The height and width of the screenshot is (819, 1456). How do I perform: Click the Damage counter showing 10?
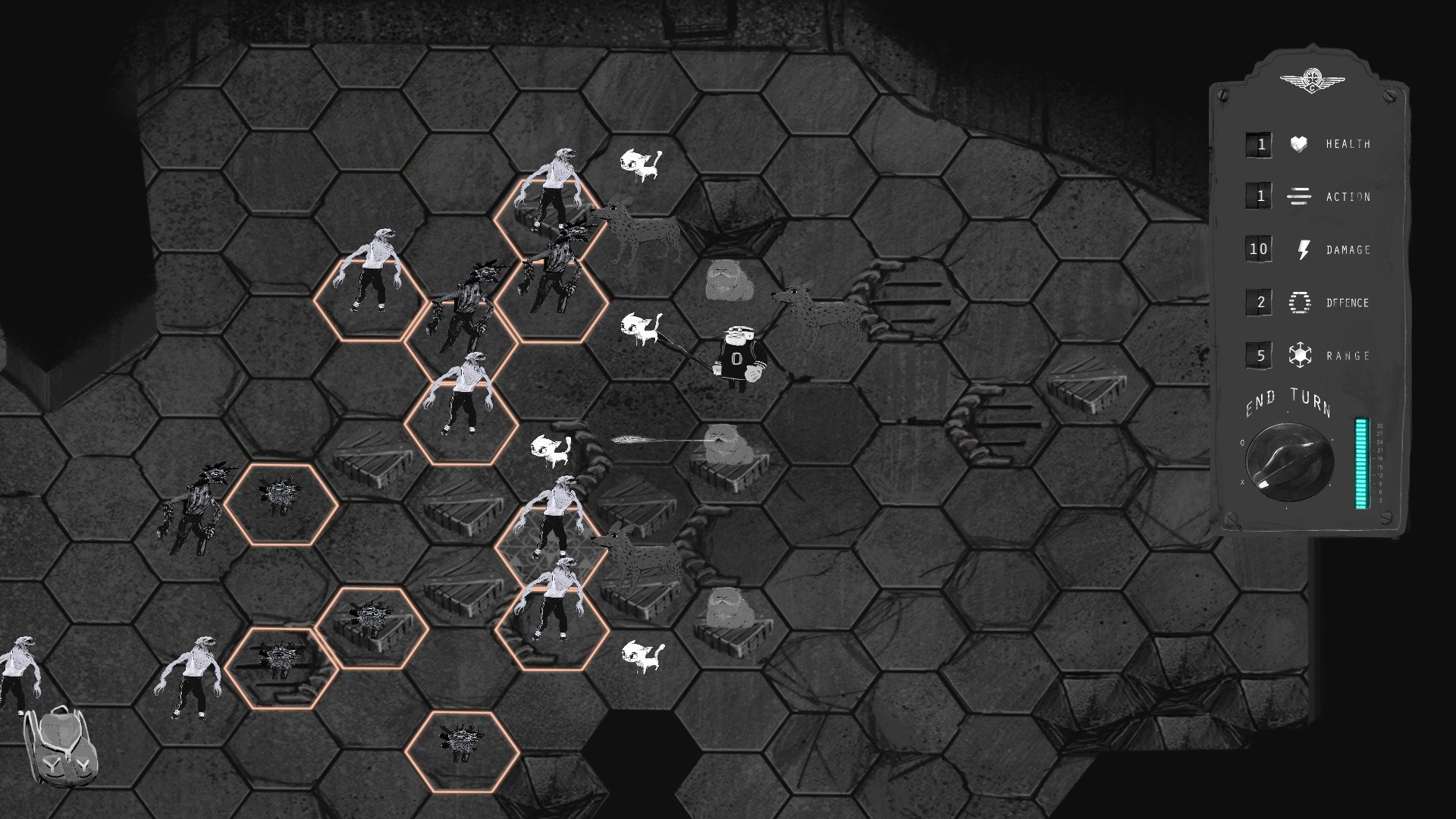[x=1259, y=247]
